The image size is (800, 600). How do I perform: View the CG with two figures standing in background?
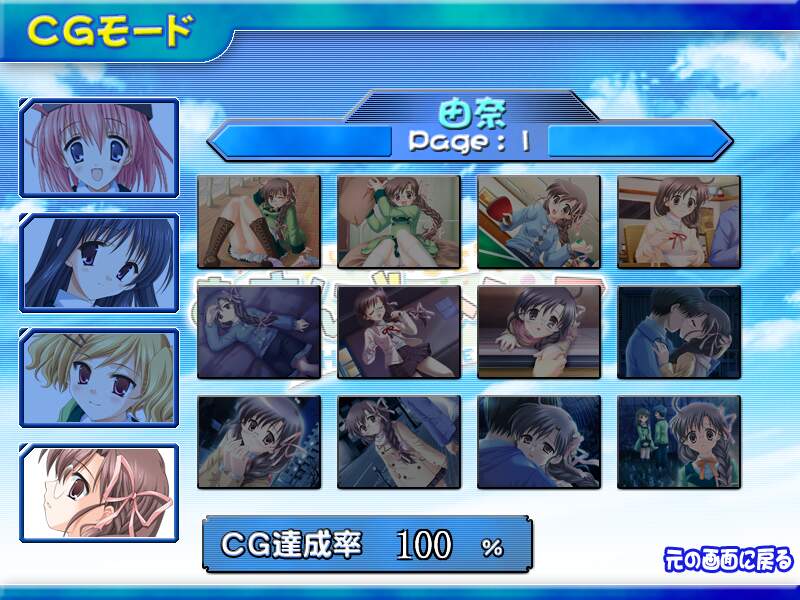pos(679,442)
